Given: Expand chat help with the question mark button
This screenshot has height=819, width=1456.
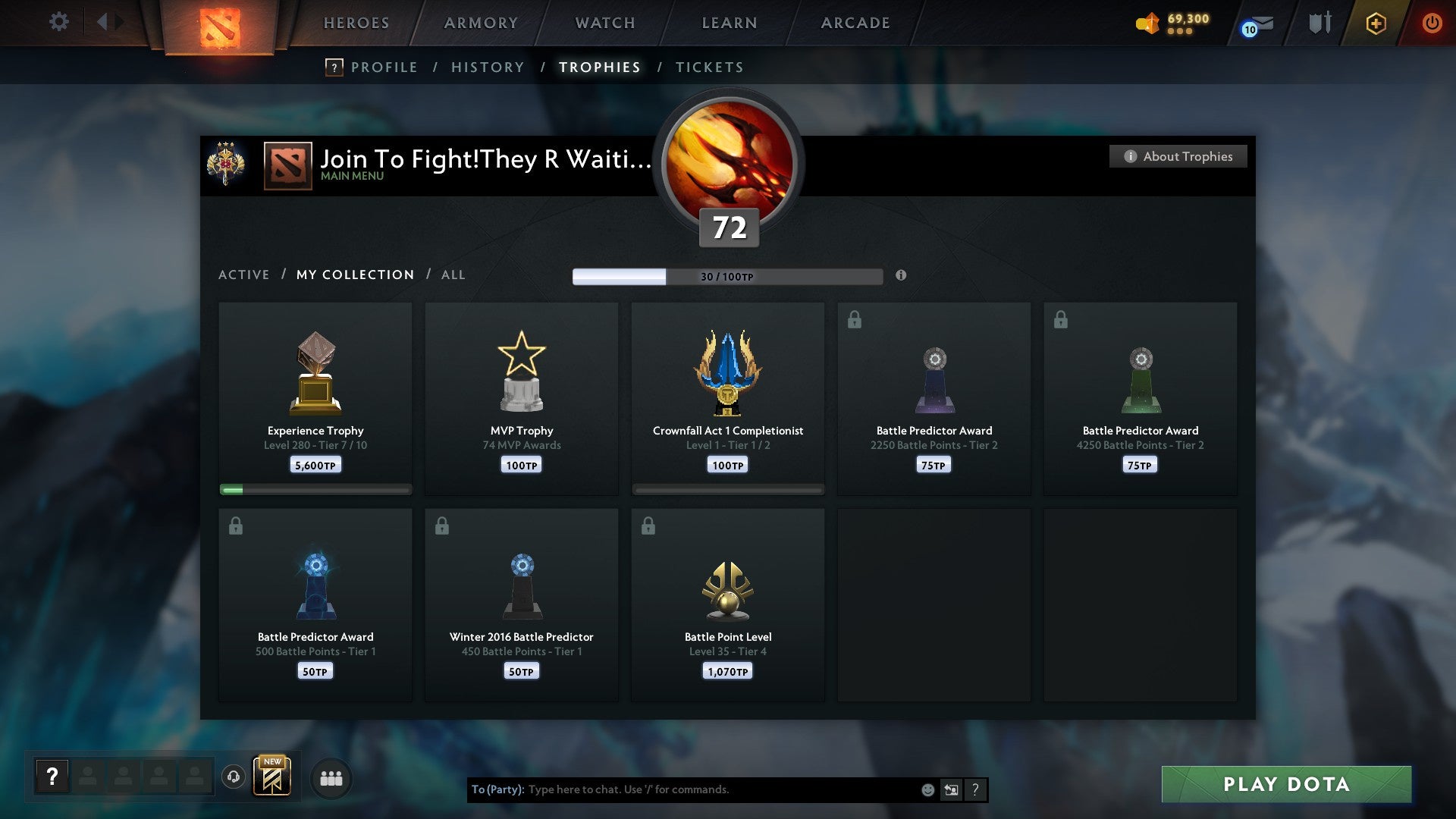Looking at the screenshot, I should tap(977, 789).
